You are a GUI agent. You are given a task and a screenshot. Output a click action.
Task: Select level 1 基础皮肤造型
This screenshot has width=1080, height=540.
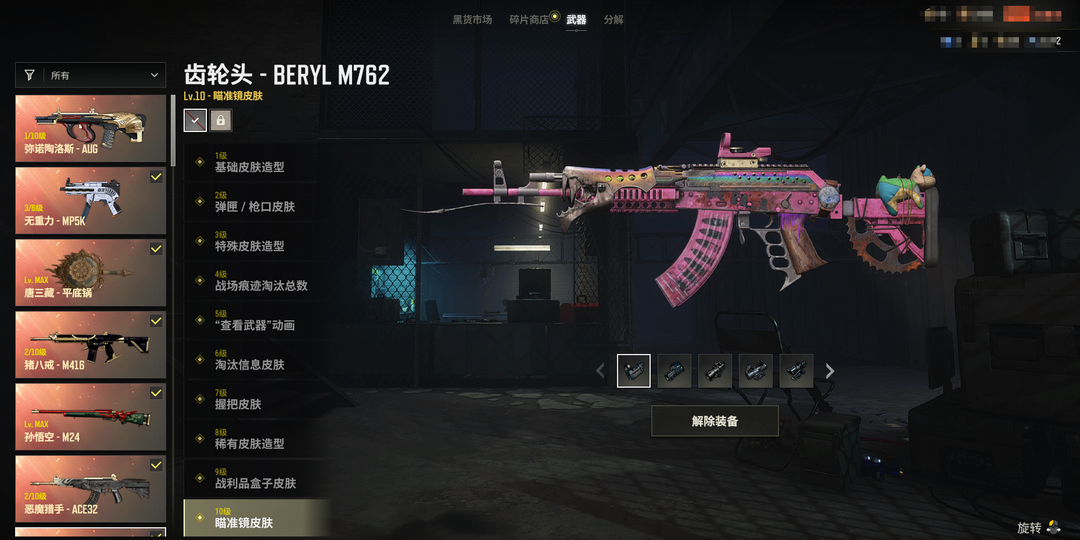[257, 163]
